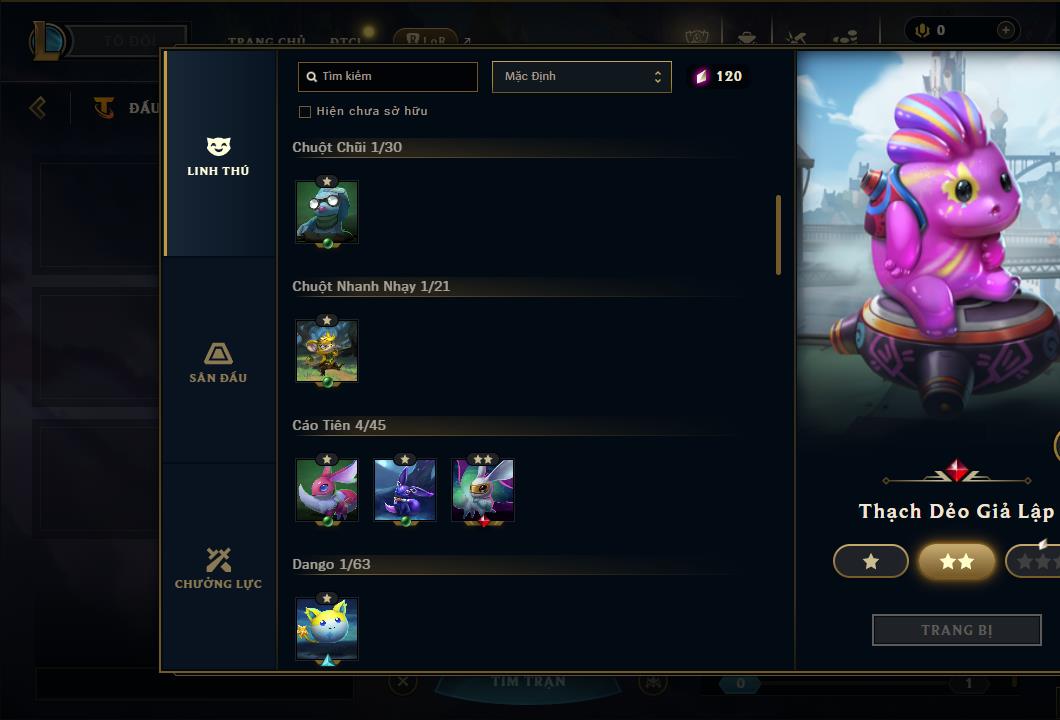Open the League of Legends logo menu
Viewport: 1060px width, 720px height.
pyautogui.click(x=48, y=41)
